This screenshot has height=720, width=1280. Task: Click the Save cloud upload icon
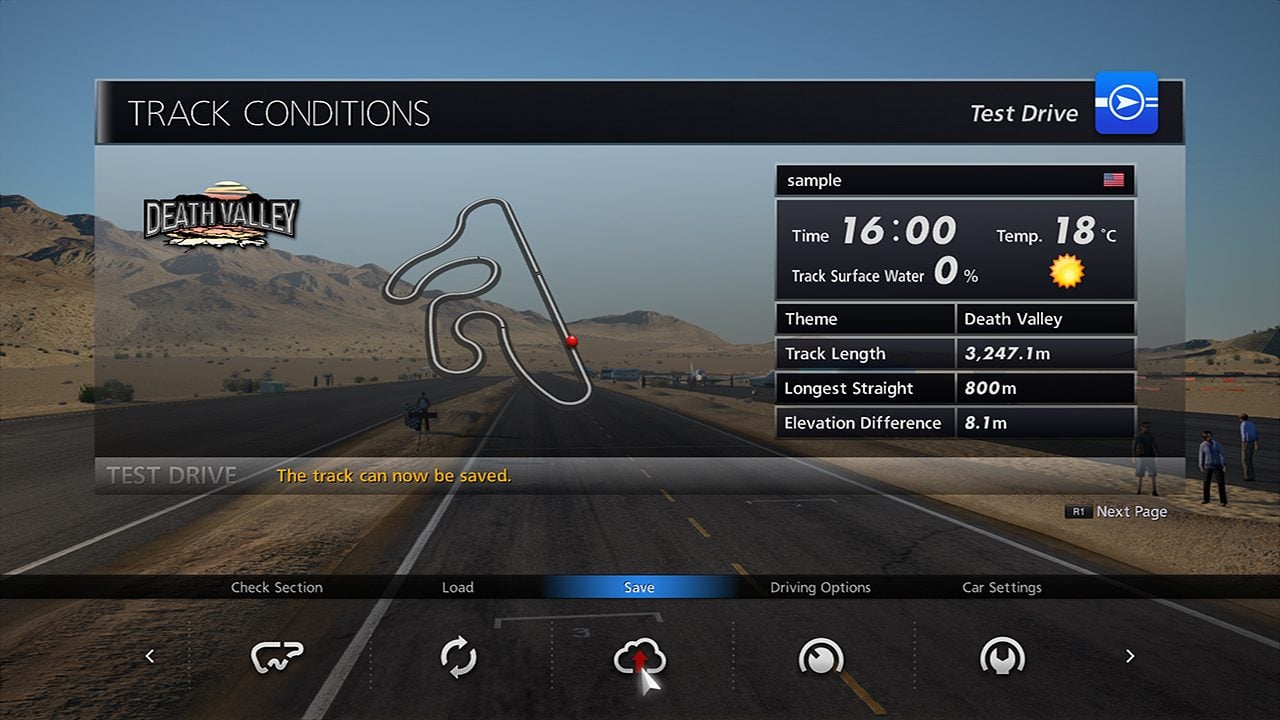point(639,657)
